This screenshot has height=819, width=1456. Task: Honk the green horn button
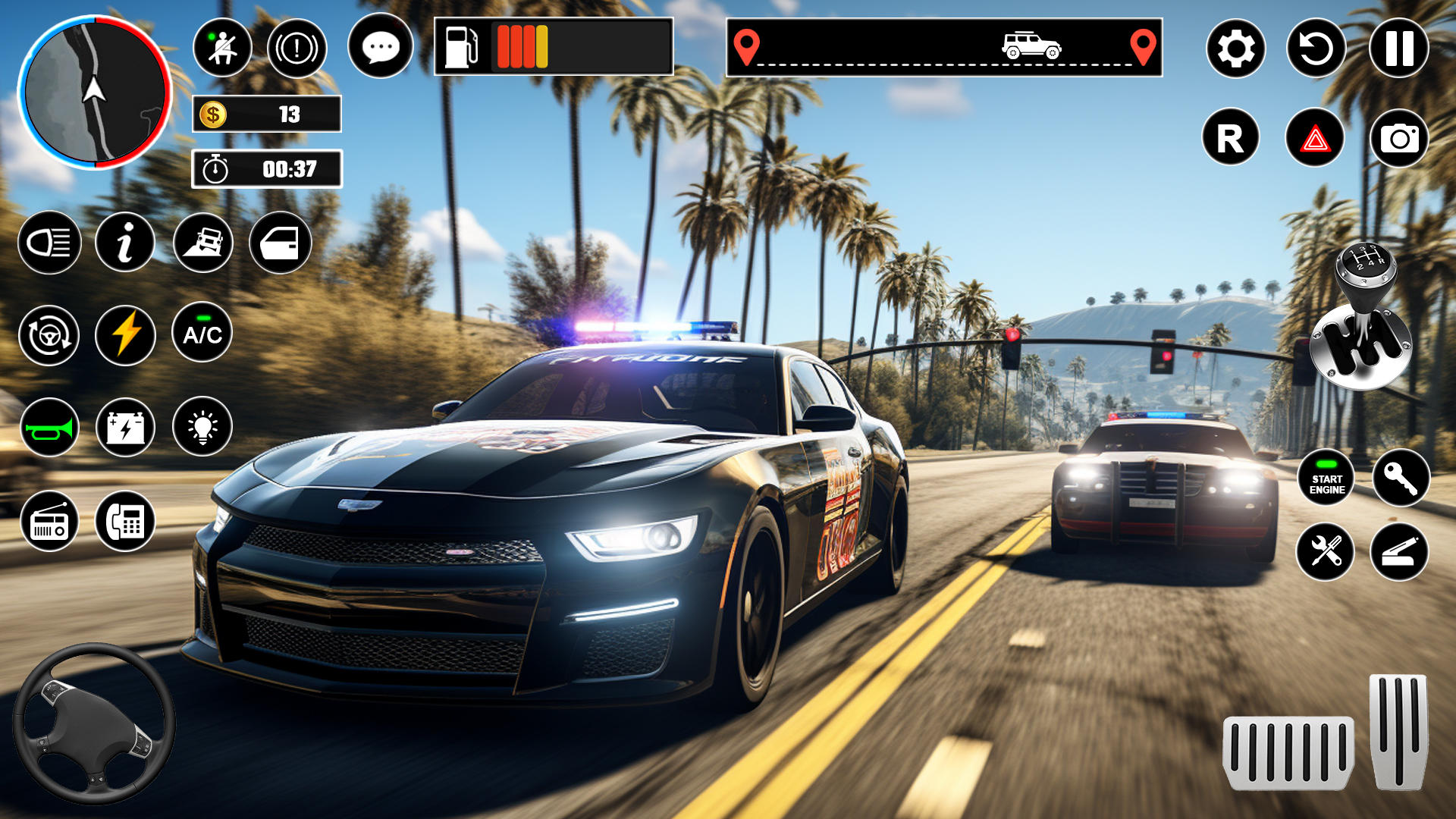click(49, 428)
